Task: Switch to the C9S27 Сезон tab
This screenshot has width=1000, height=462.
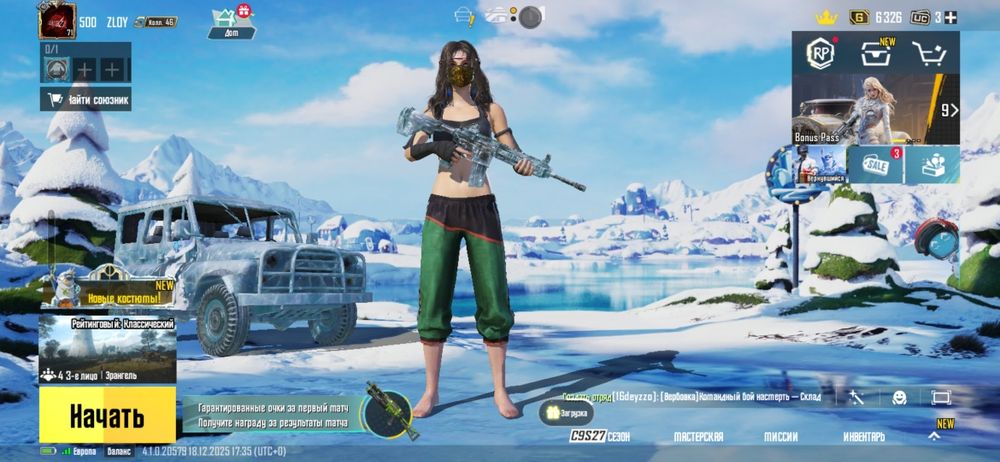Action: click(600, 437)
